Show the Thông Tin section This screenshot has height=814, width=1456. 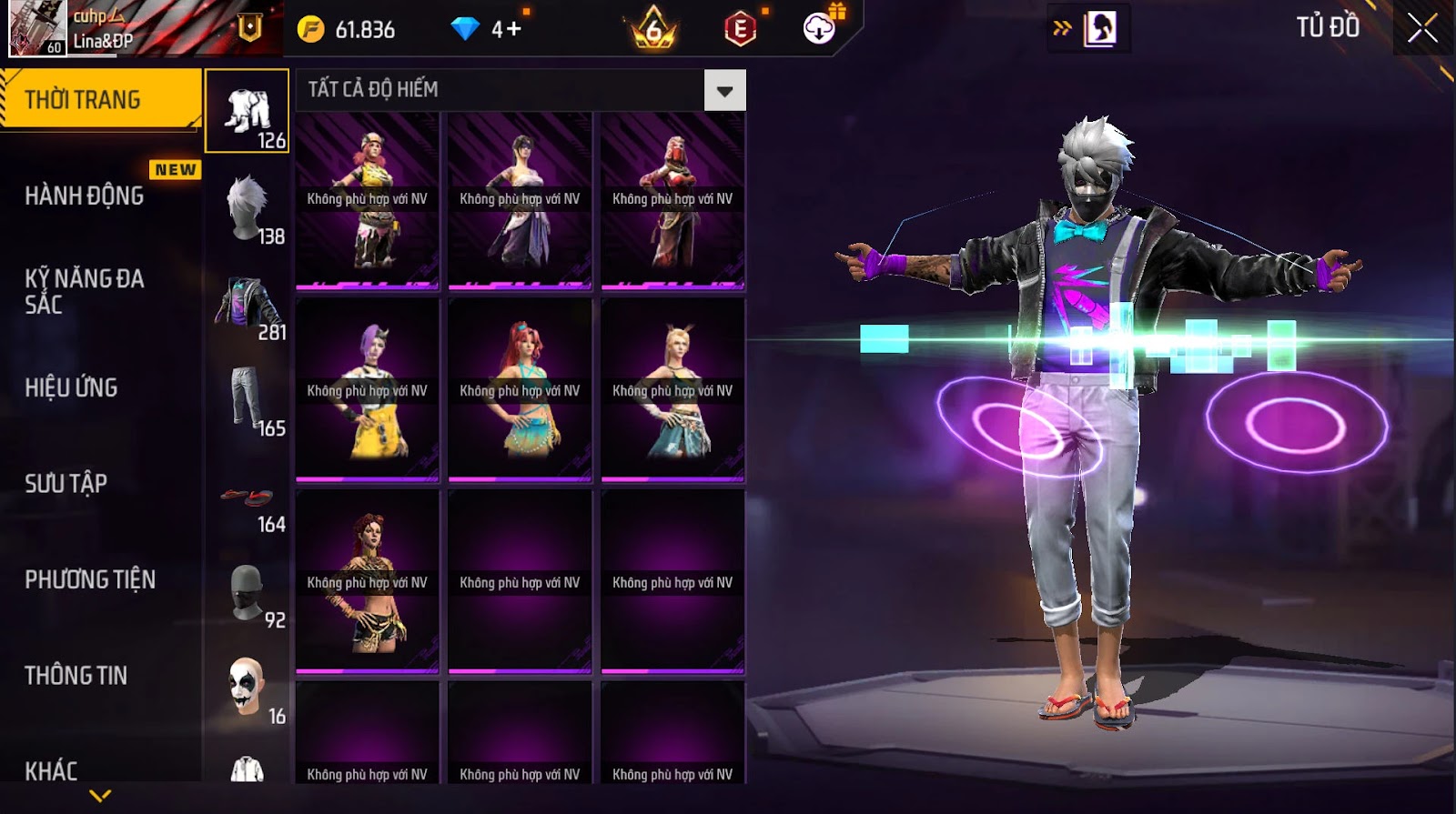[76, 675]
